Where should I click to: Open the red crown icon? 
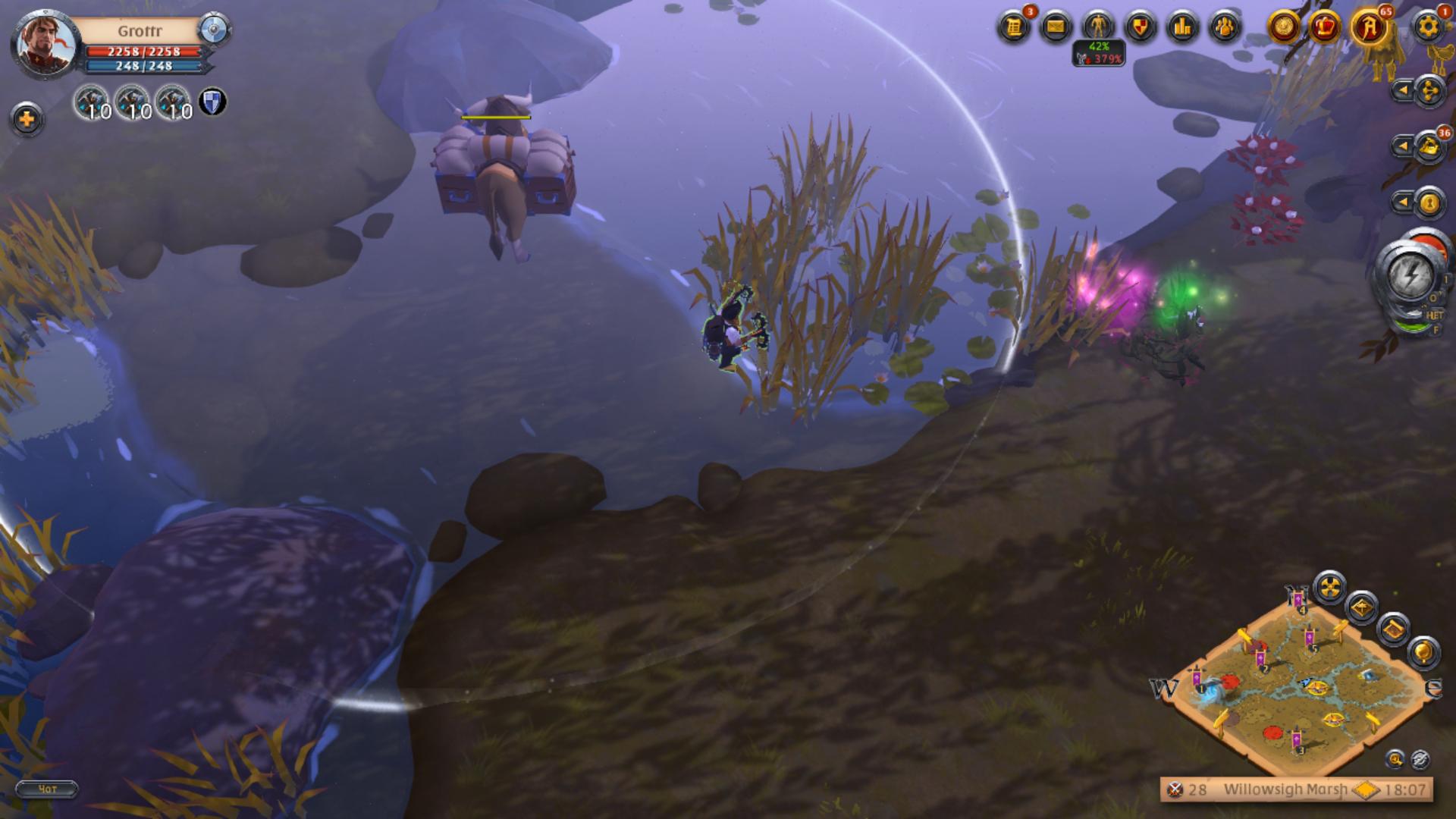[x=1326, y=28]
